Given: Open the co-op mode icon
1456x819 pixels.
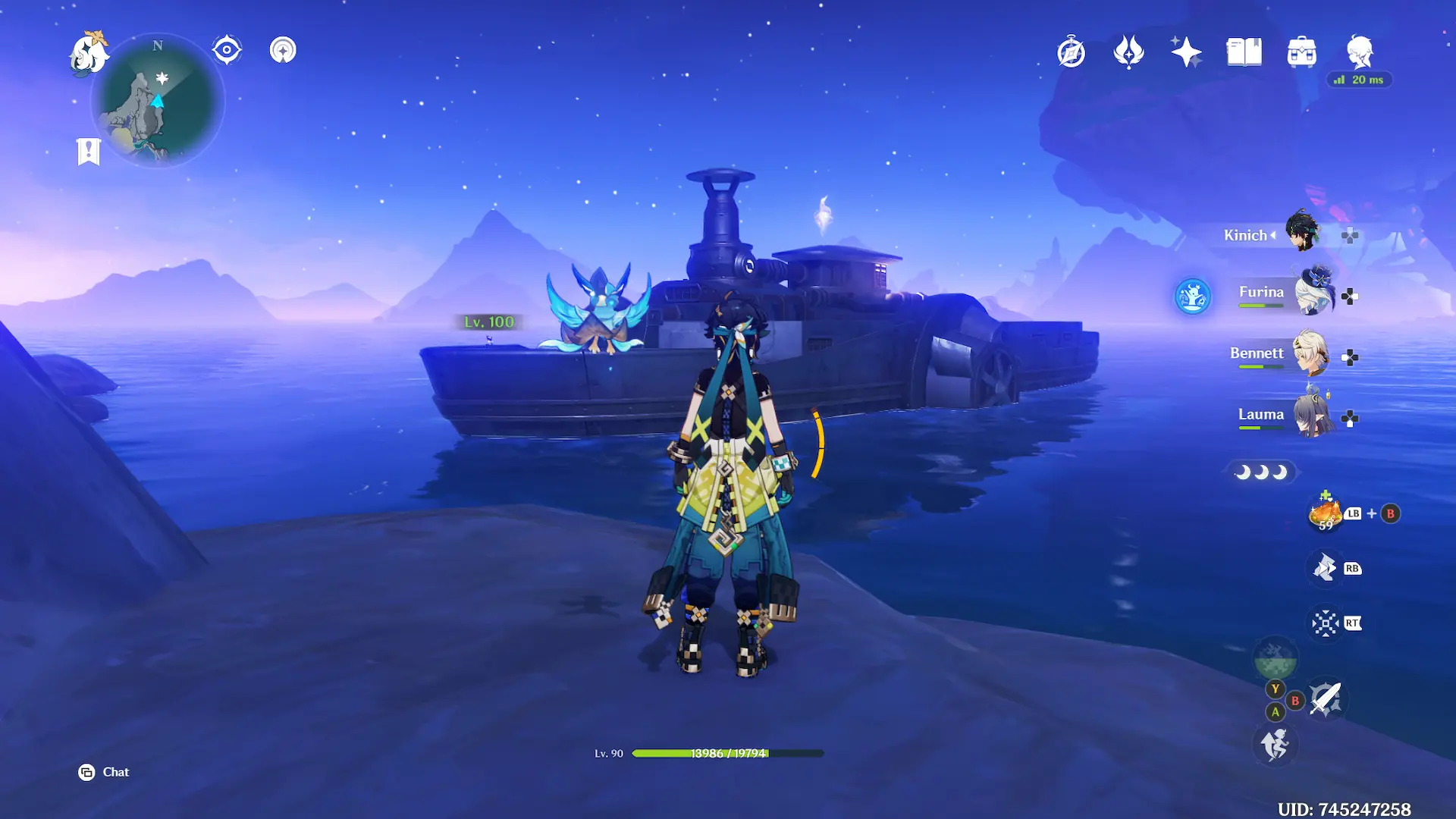Looking at the screenshot, I should (x=283, y=50).
